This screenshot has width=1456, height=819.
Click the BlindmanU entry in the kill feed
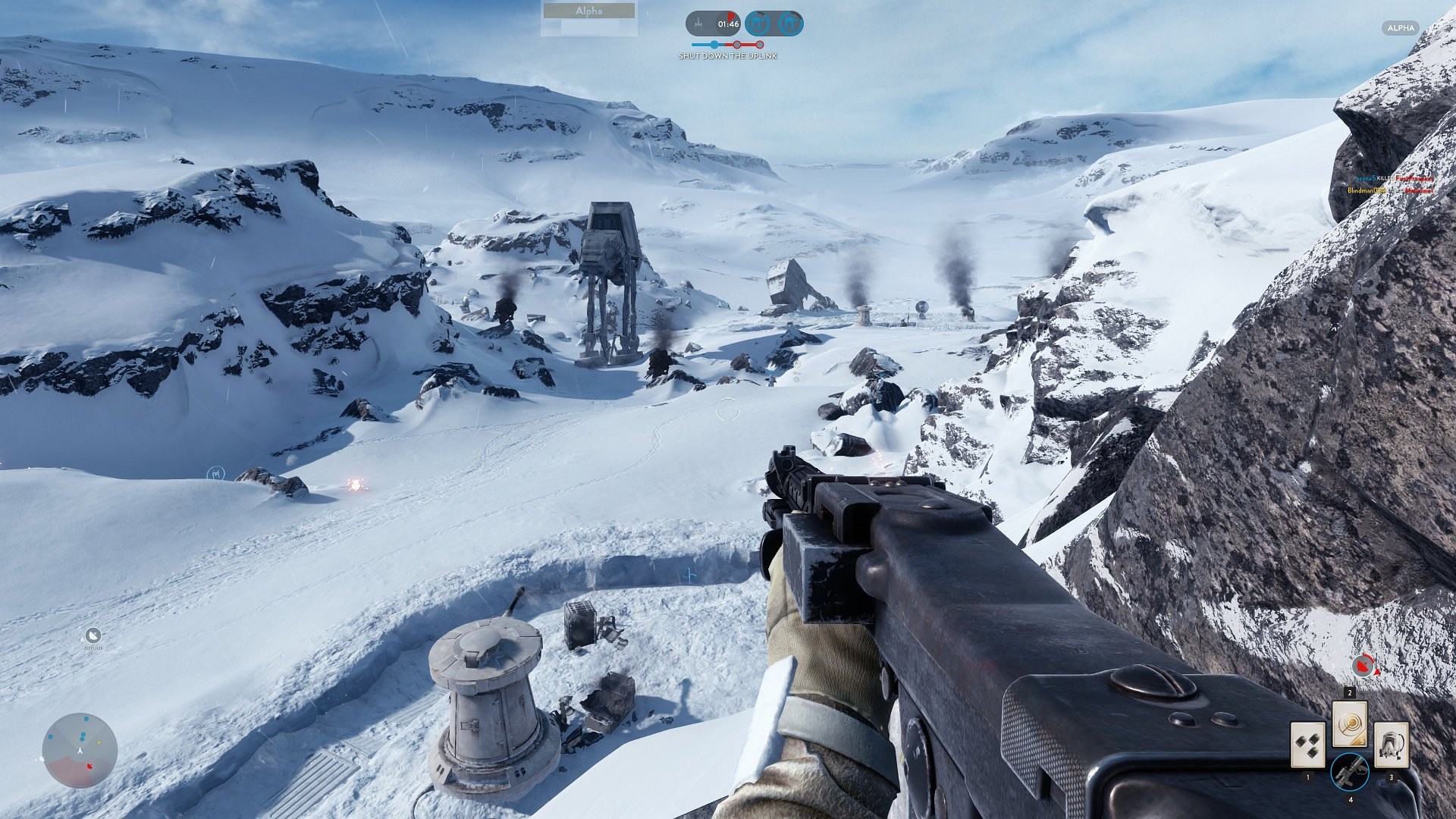(x=1367, y=190)
